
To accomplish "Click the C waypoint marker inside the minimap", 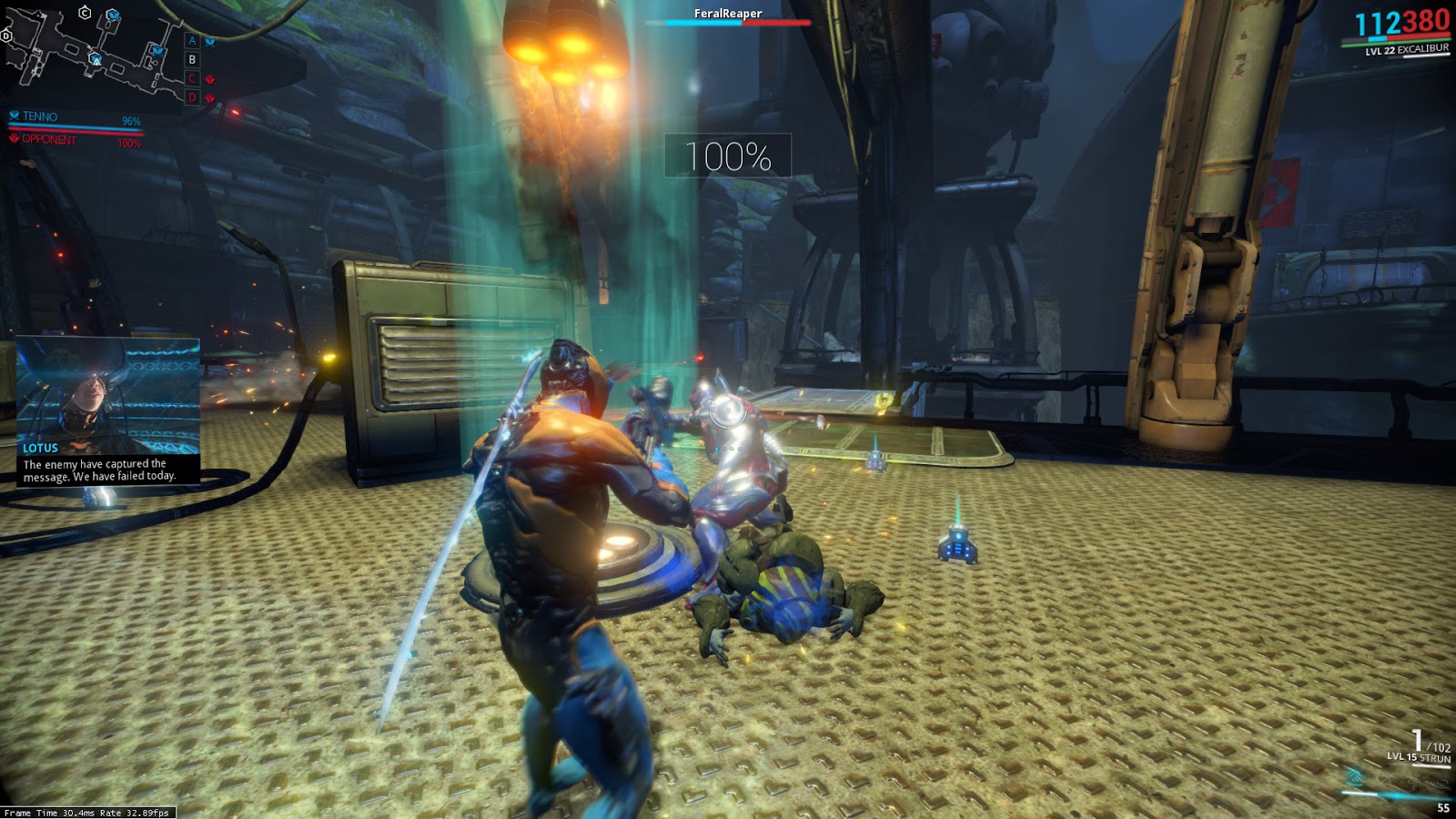I will [x=85, y=13].
